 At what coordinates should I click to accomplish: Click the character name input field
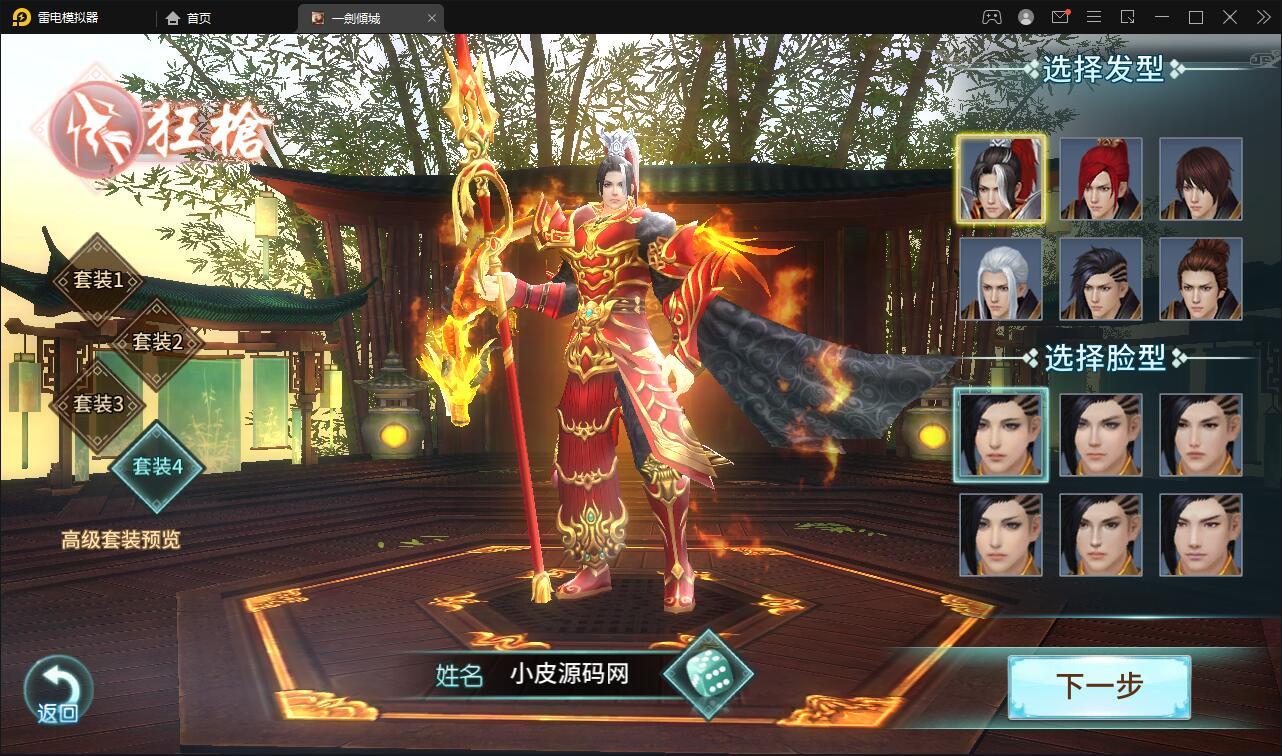pyautogui.click(x=570, y=676)
